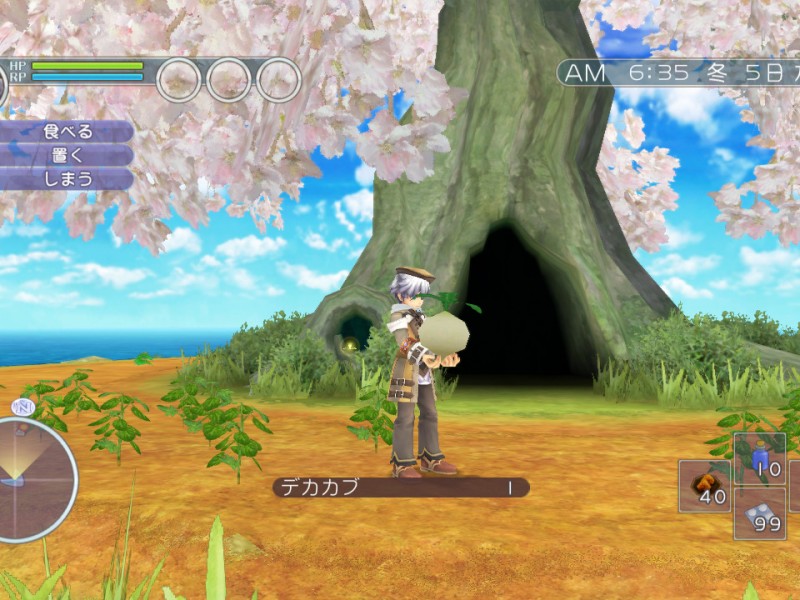Select the blue potion bottle slot
800x600 pixels.
[760, 459]
